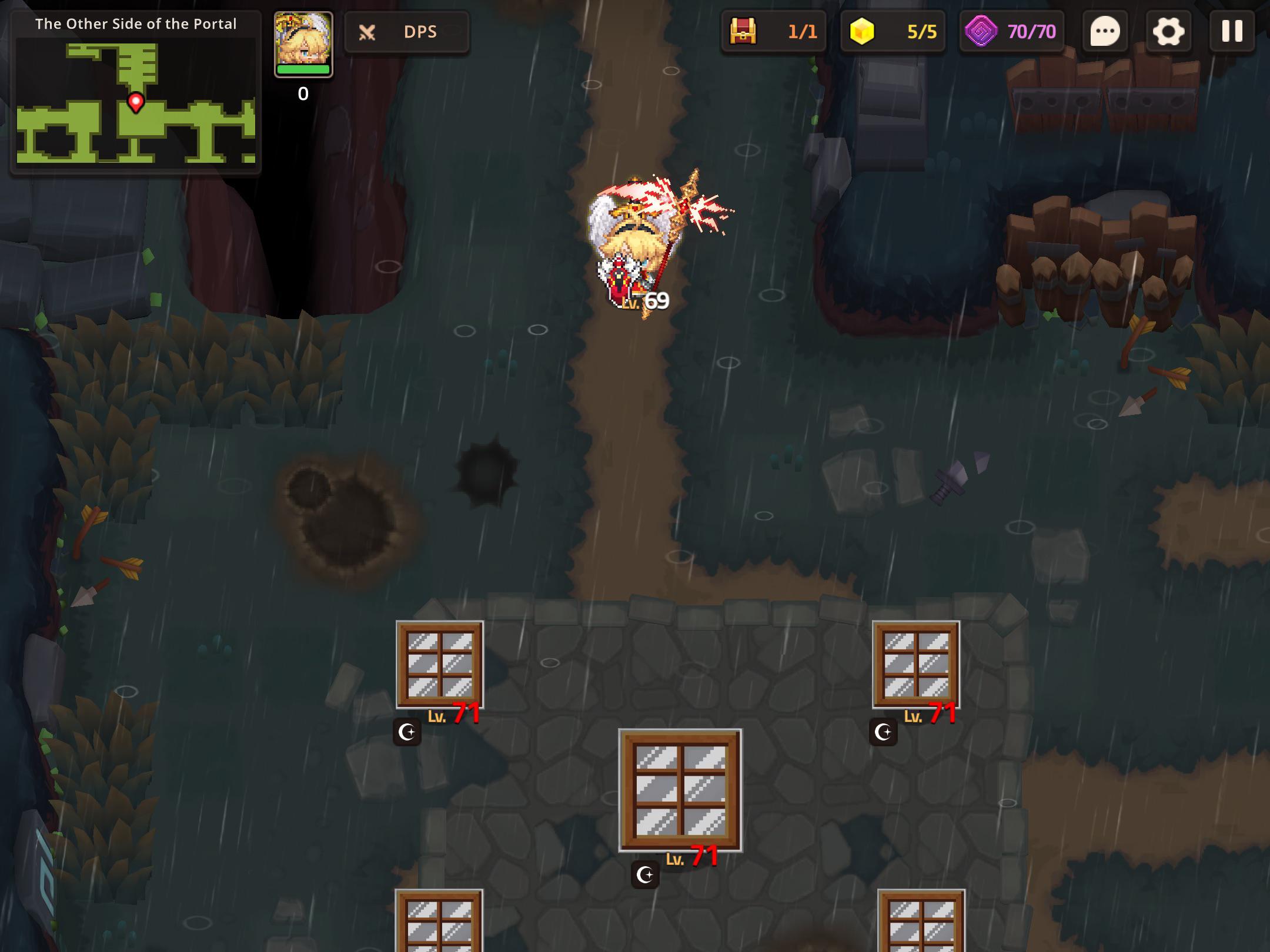Expand the dungeon minimap
Viewport: 1270px width, 952px height.
(136, 101)
